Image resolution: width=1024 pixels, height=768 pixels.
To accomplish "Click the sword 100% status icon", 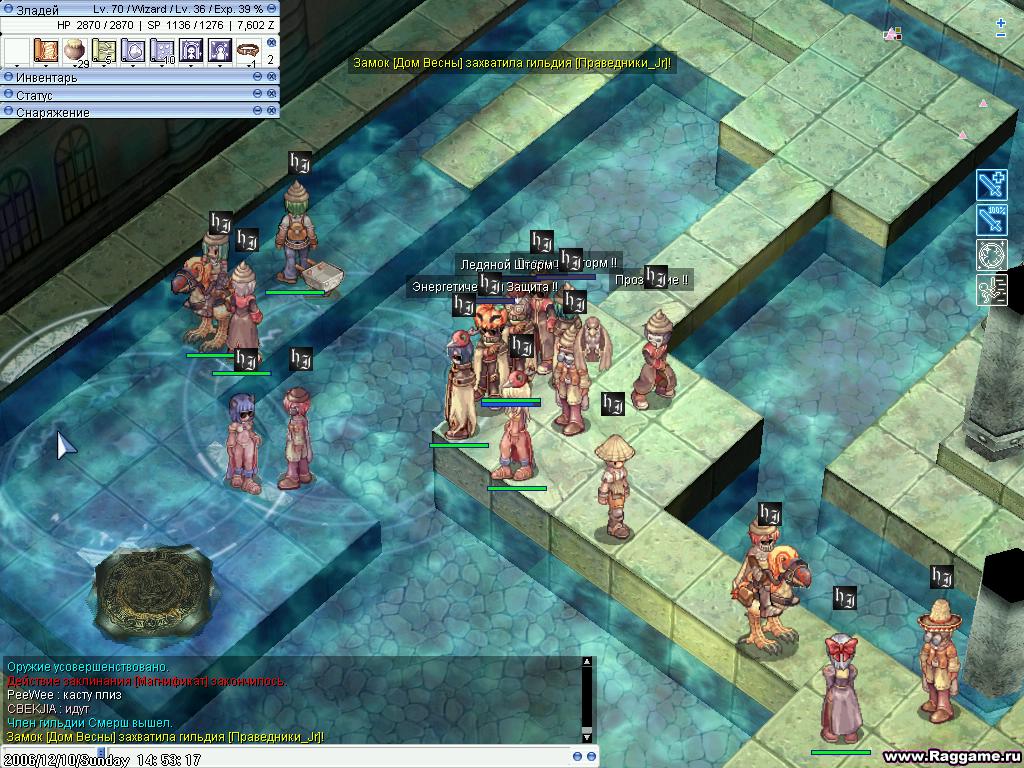I will [991, 220].
